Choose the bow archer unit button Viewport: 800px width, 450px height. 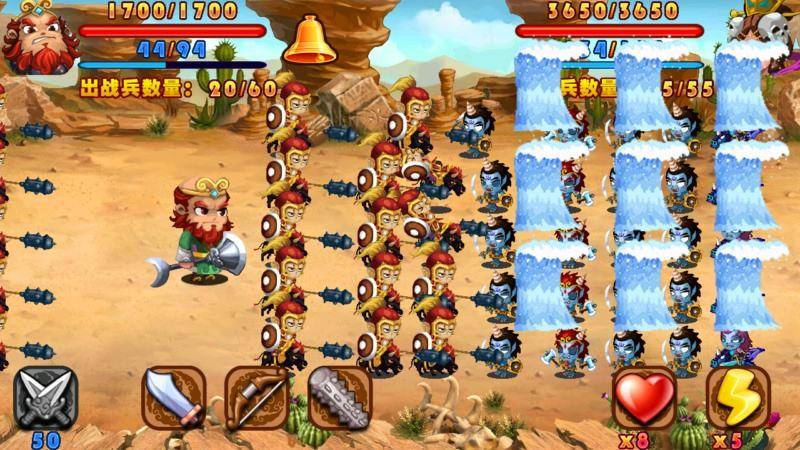point(256,397)
